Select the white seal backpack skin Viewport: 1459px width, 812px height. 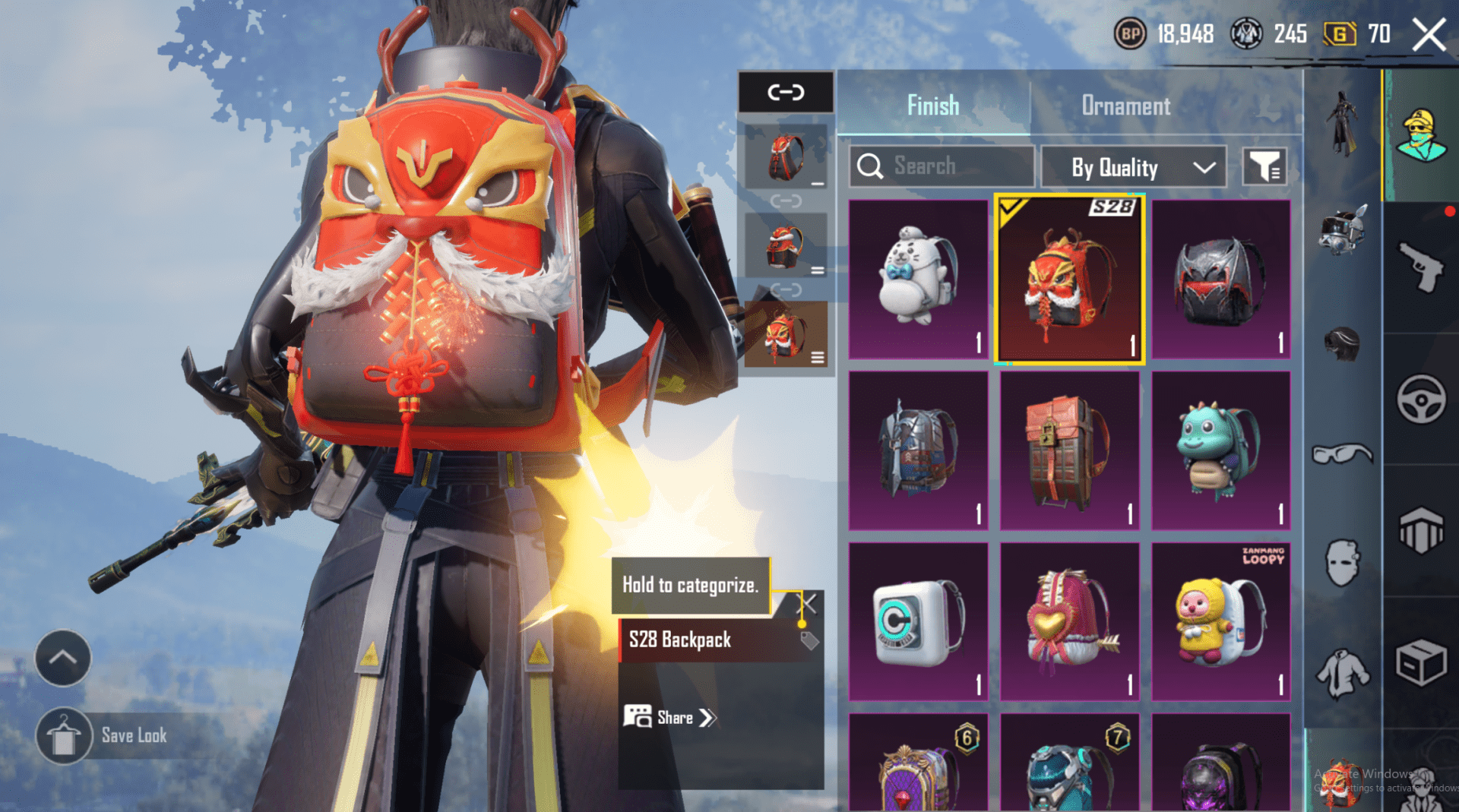[918, 279]
